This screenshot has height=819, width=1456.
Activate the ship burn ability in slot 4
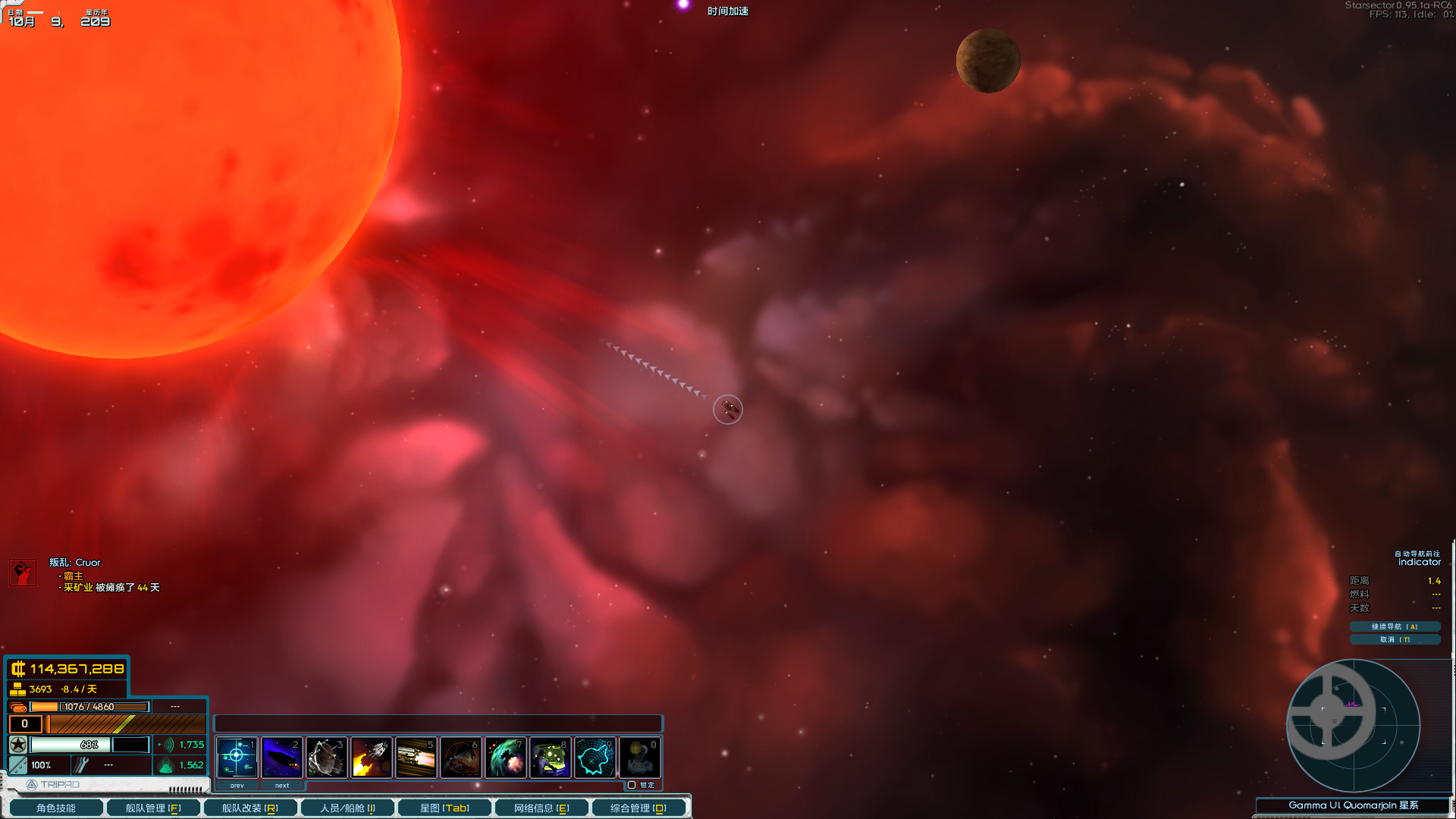(x=371, y=757)
